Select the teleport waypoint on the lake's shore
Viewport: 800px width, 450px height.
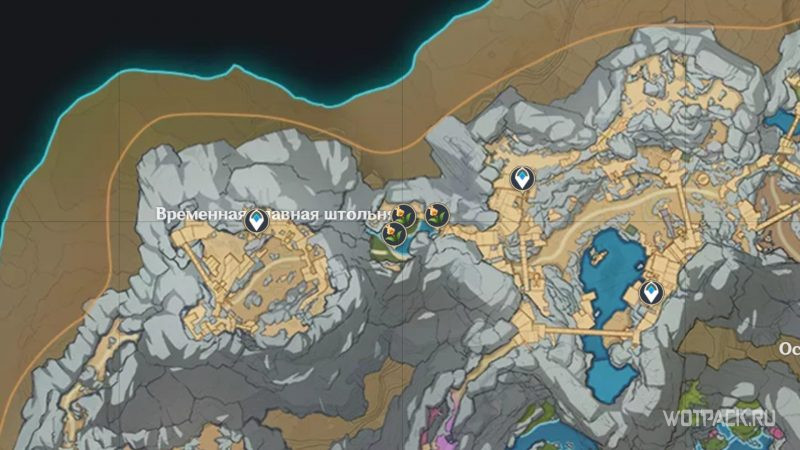click(x=652, y=292)
